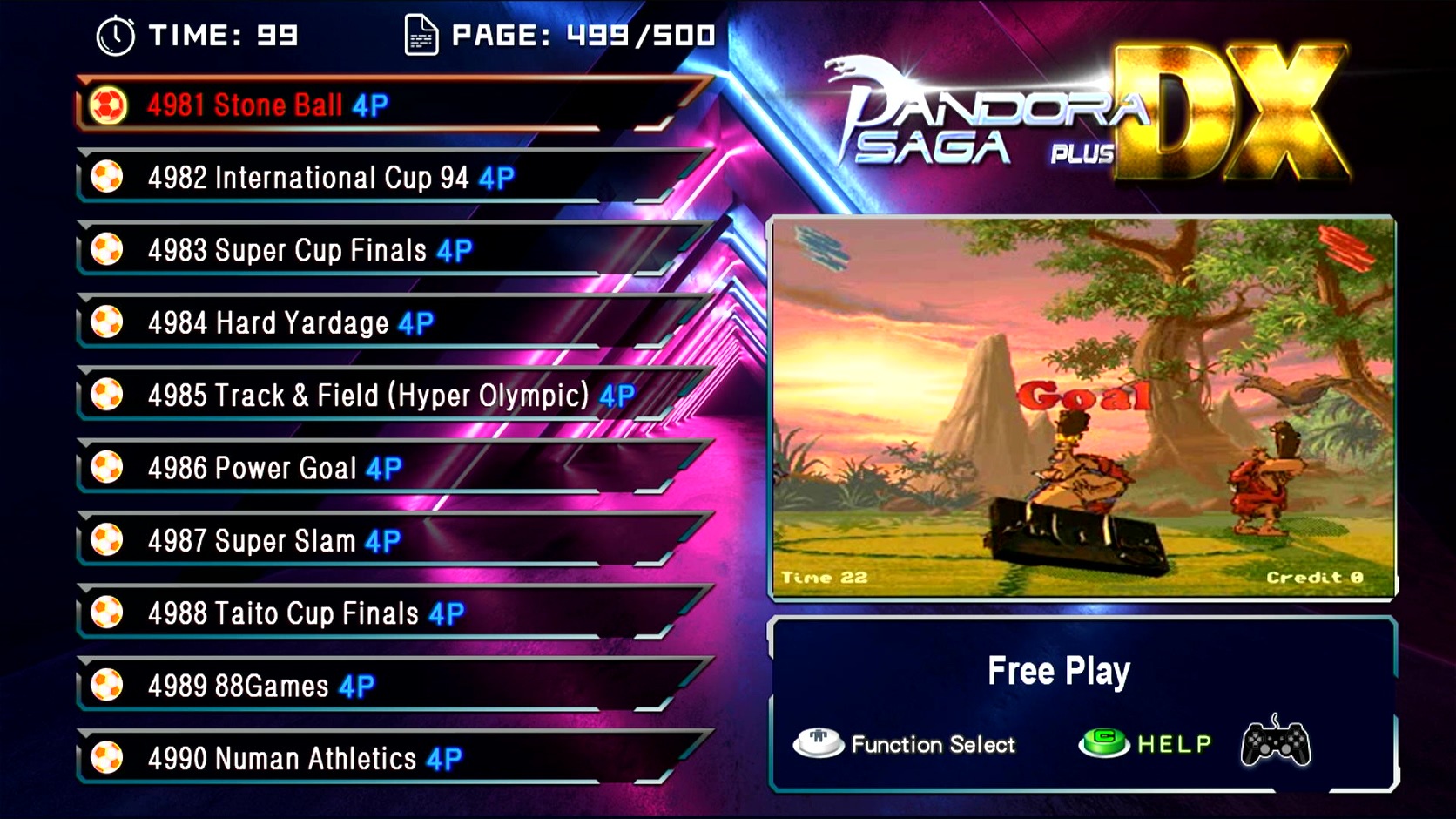
Task: Open 4983 Super Cup Finals
Action: 309,251
